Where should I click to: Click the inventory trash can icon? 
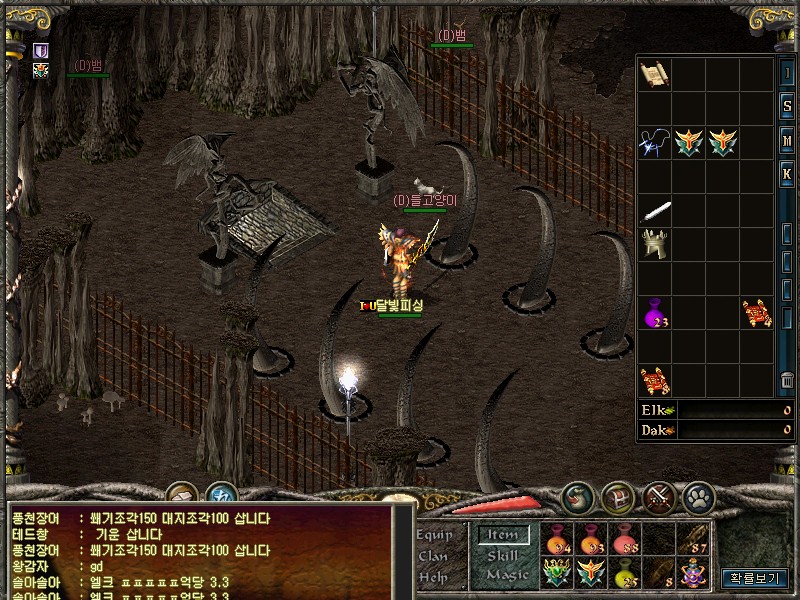[x=787, y=381]
